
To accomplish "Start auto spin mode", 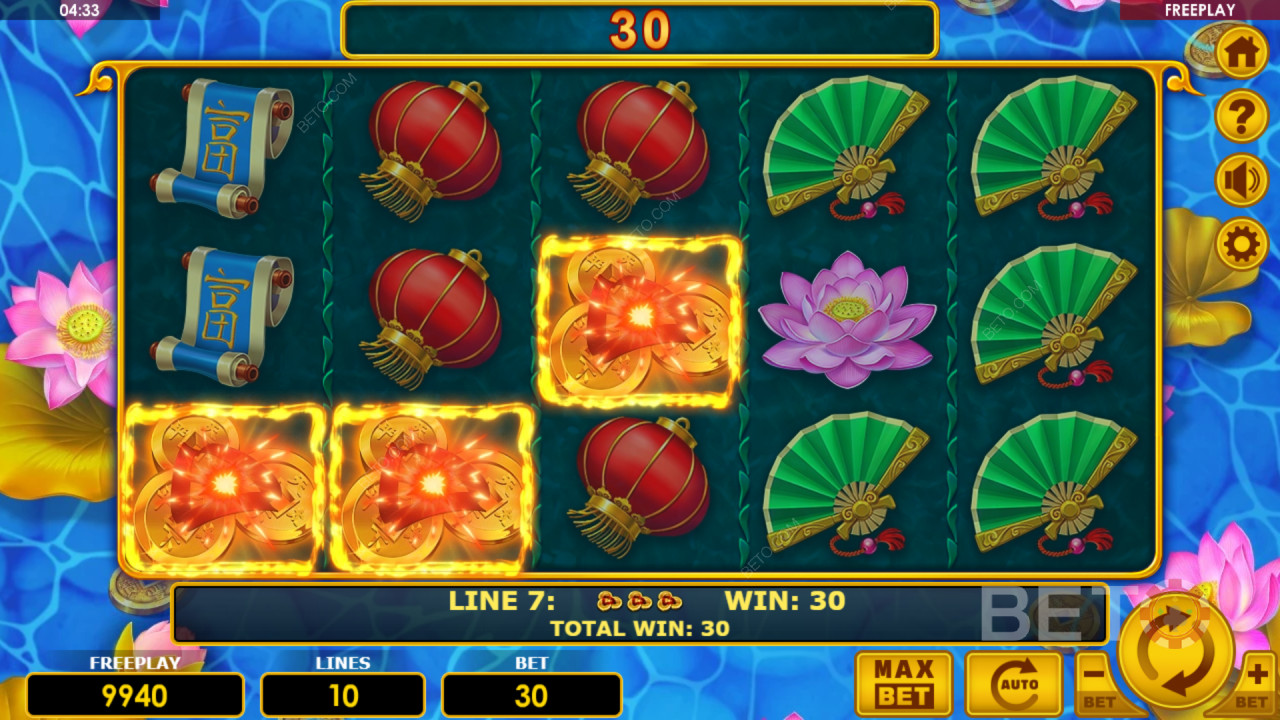I will (x=1013, y=684).
